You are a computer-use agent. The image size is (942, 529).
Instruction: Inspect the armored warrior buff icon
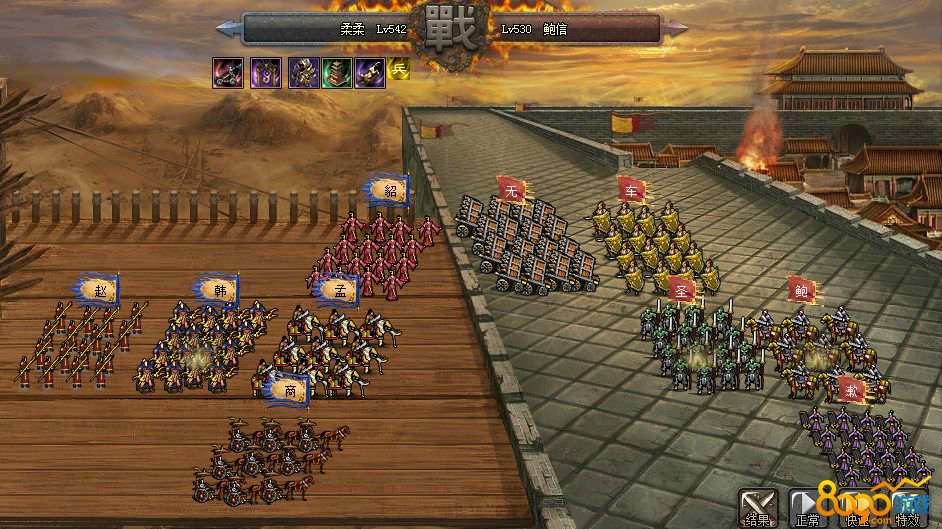[303, 72]
